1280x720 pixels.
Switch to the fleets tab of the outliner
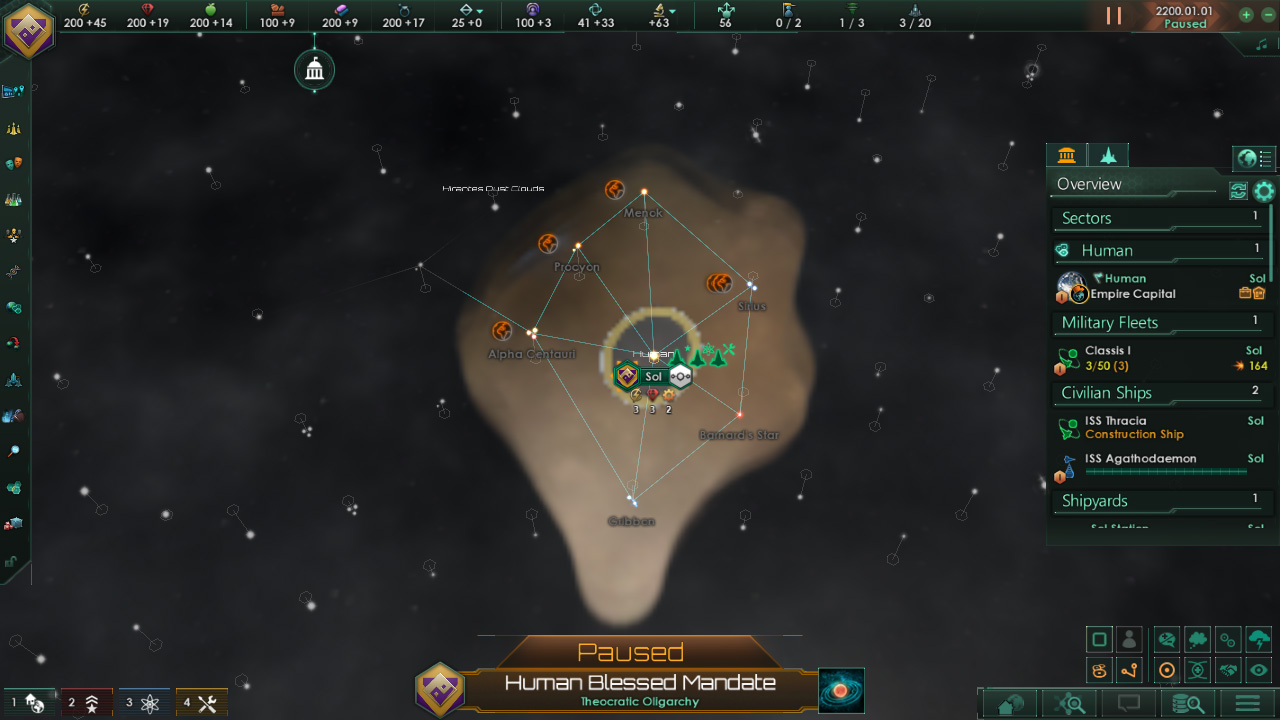coord(1108,156)
